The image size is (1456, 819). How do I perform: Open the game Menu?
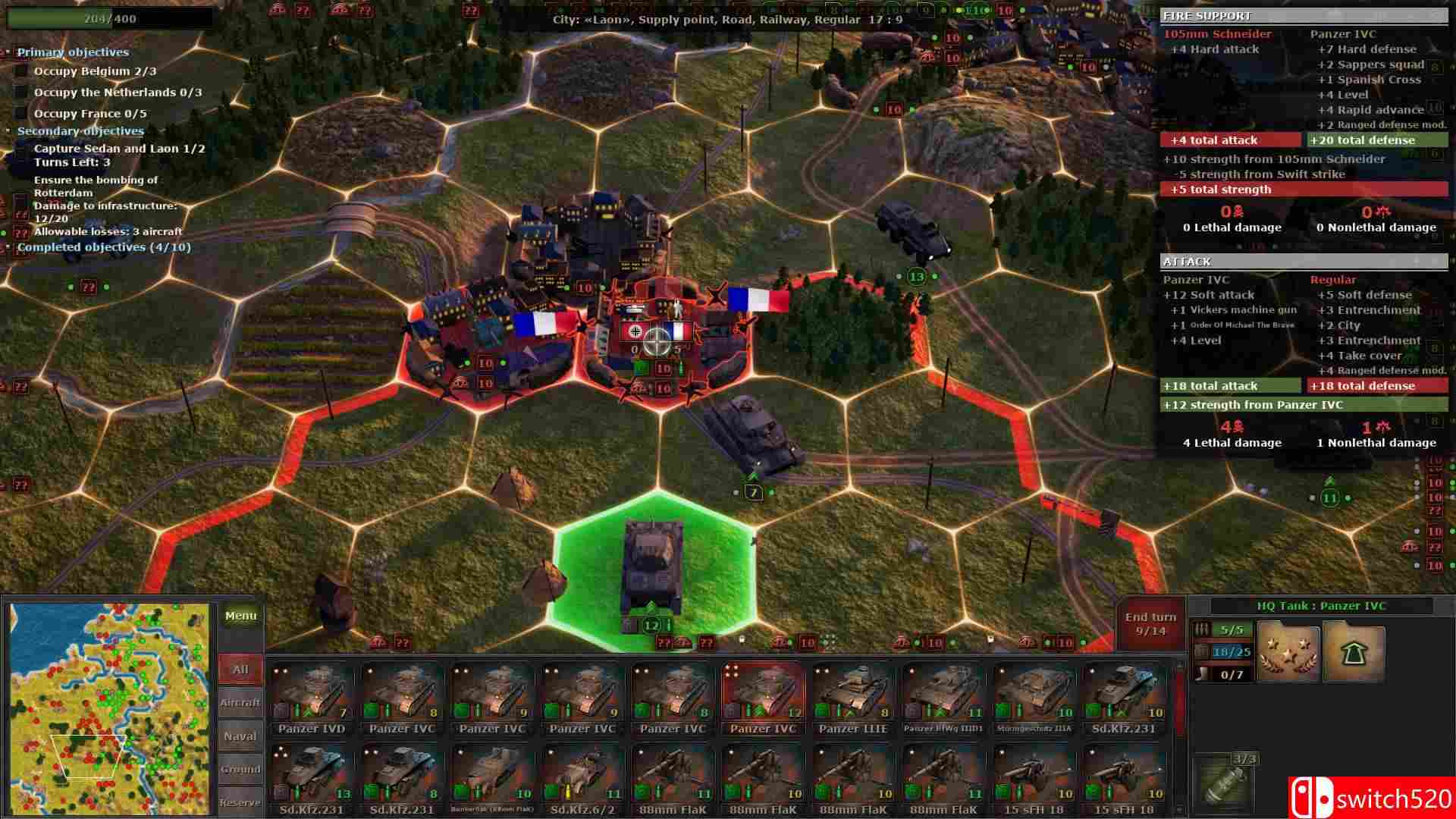click(x=240, y=615)
